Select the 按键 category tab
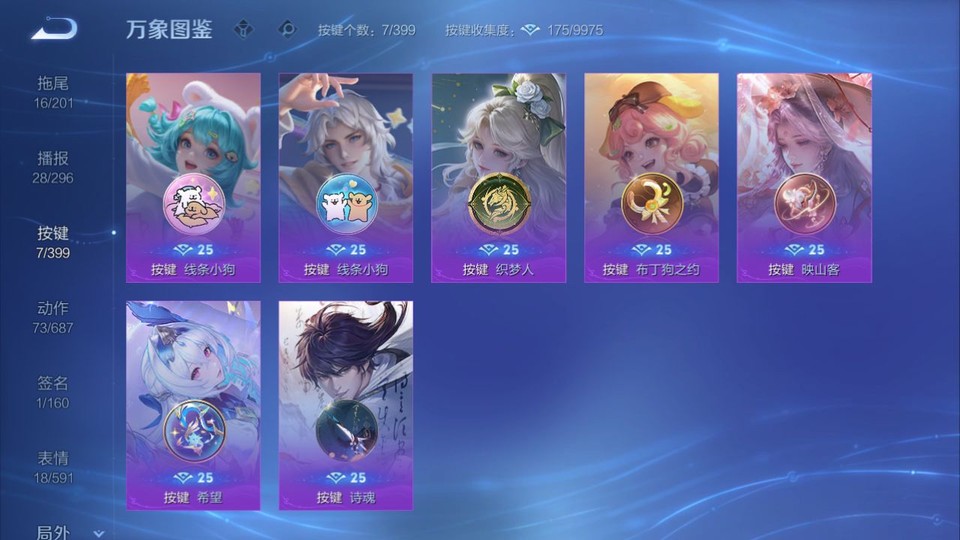 point(54,242)
